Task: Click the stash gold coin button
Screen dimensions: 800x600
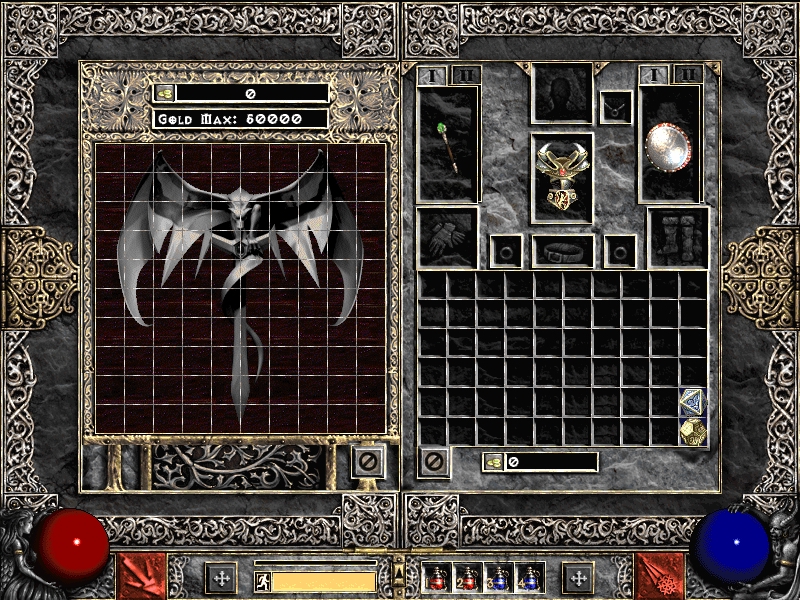Action: 165,93
